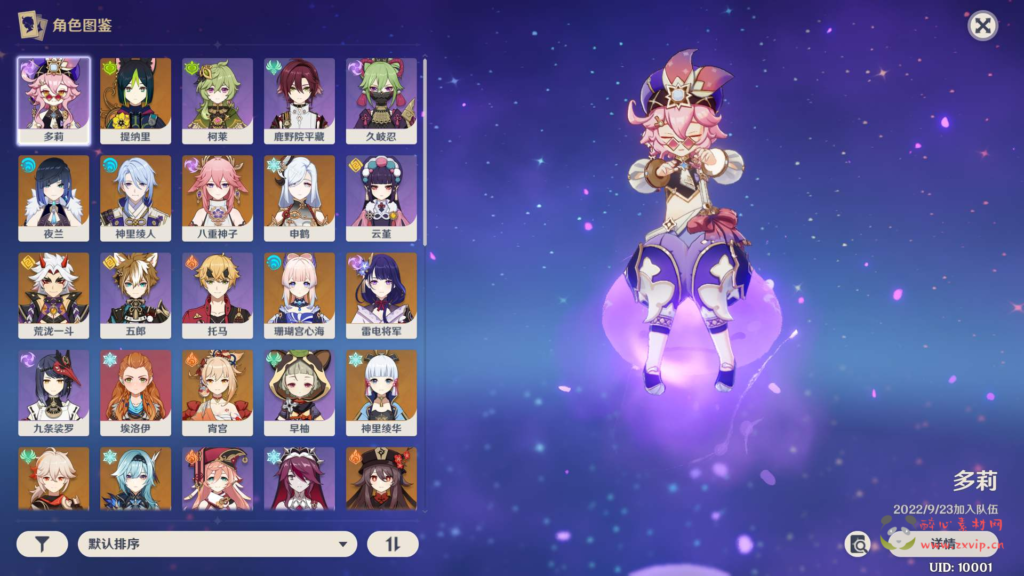This screenshot has width=1024, height=576.
Task: Choose the 久岐忍 character card
Action: click(381, 100)
